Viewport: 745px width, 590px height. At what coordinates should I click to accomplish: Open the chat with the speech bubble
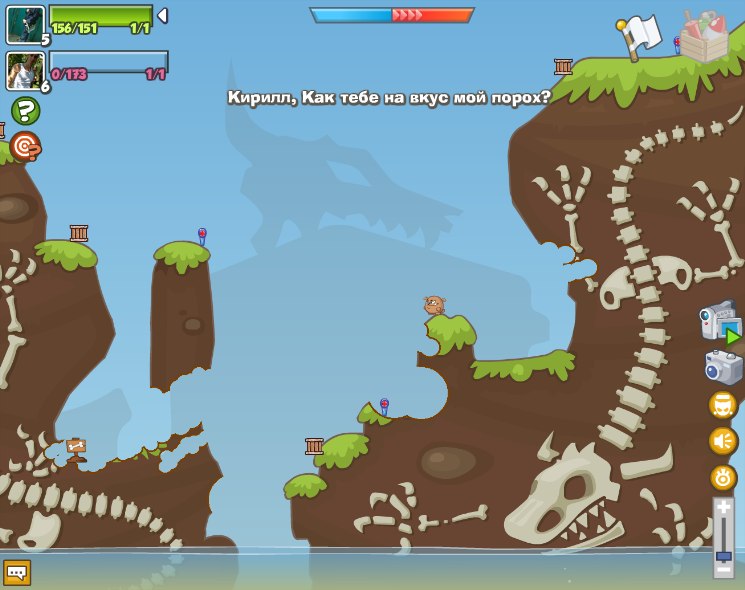tap(17, 572)
